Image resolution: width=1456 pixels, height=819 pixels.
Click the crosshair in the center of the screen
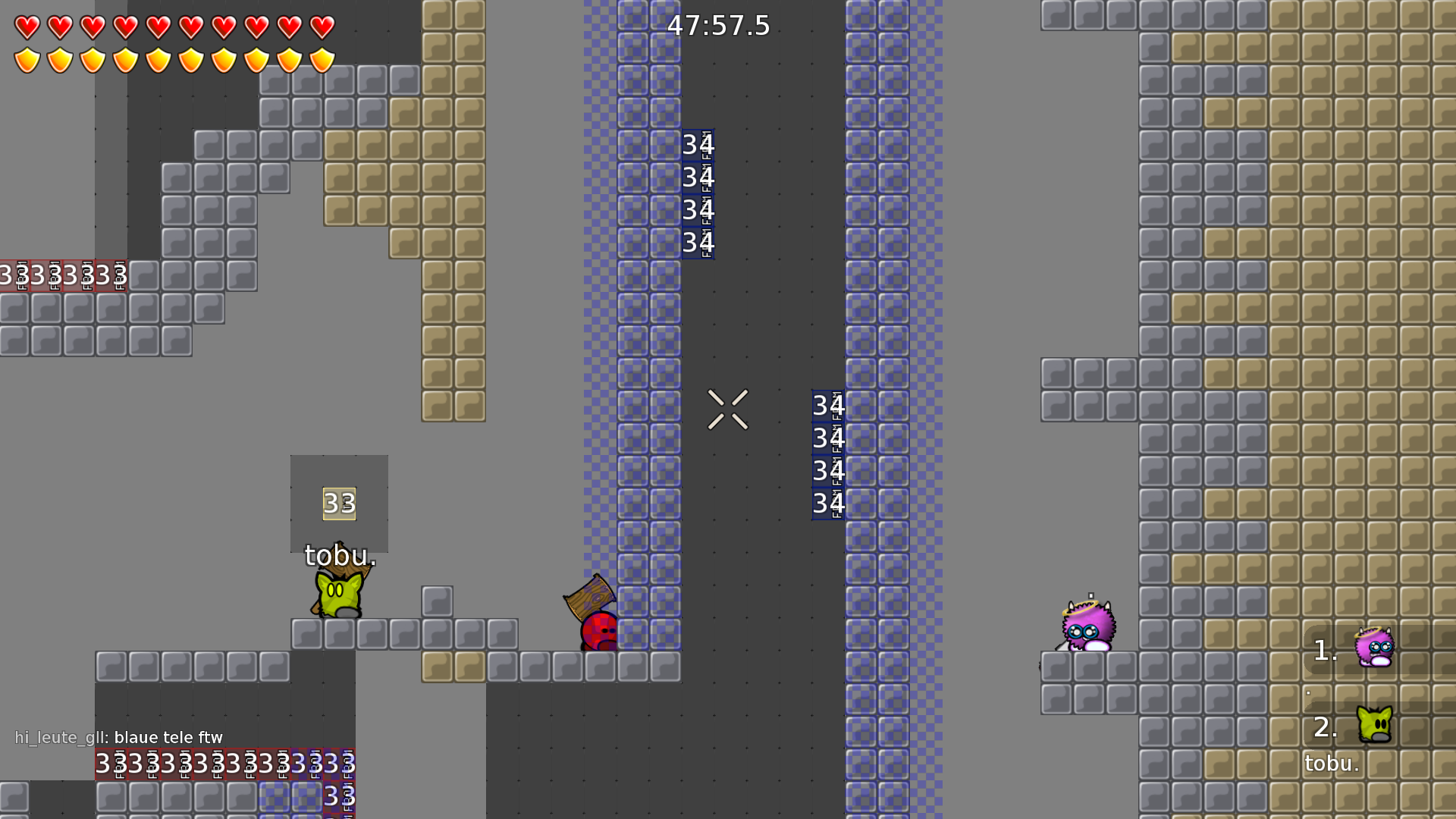point(730,409)
